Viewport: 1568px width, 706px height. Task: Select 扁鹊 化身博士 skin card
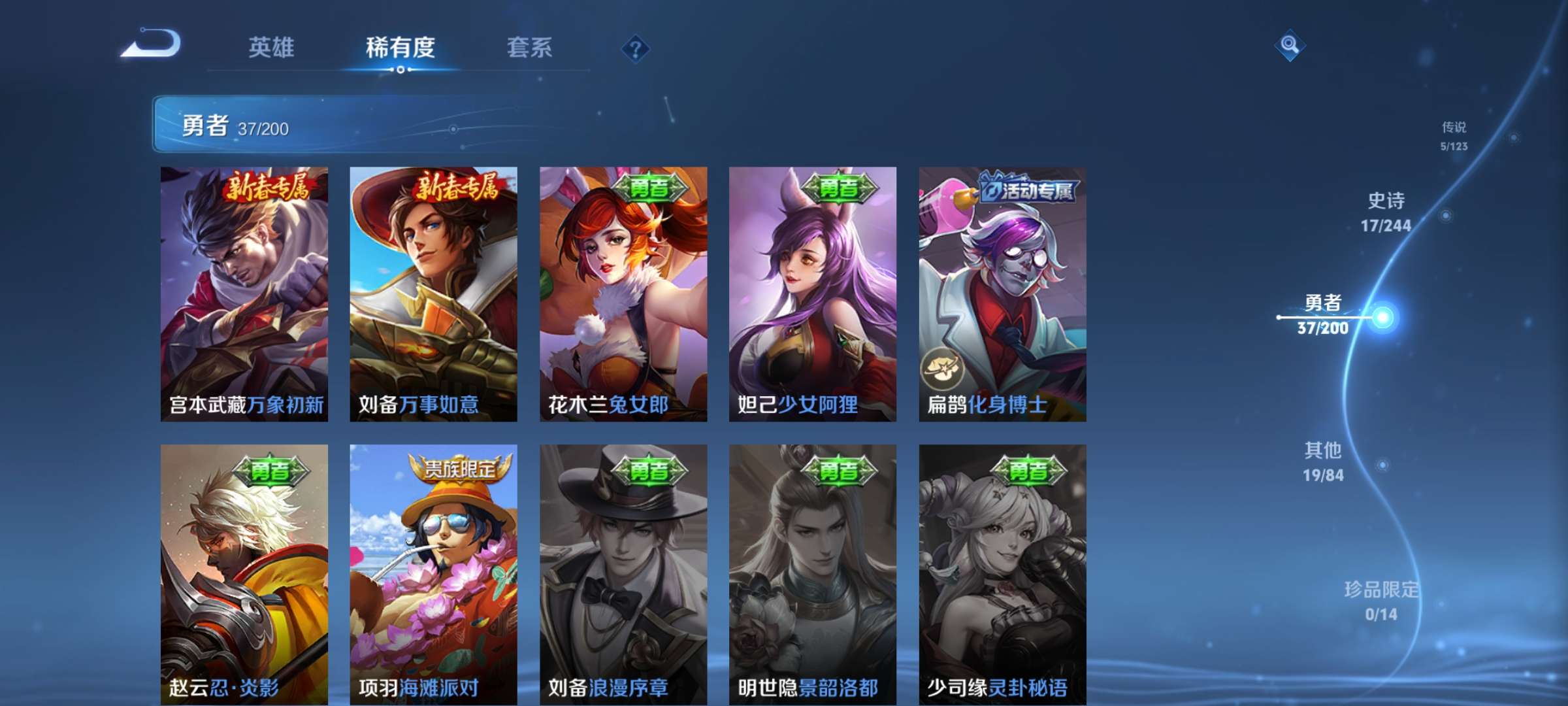tap(1002, 294)
